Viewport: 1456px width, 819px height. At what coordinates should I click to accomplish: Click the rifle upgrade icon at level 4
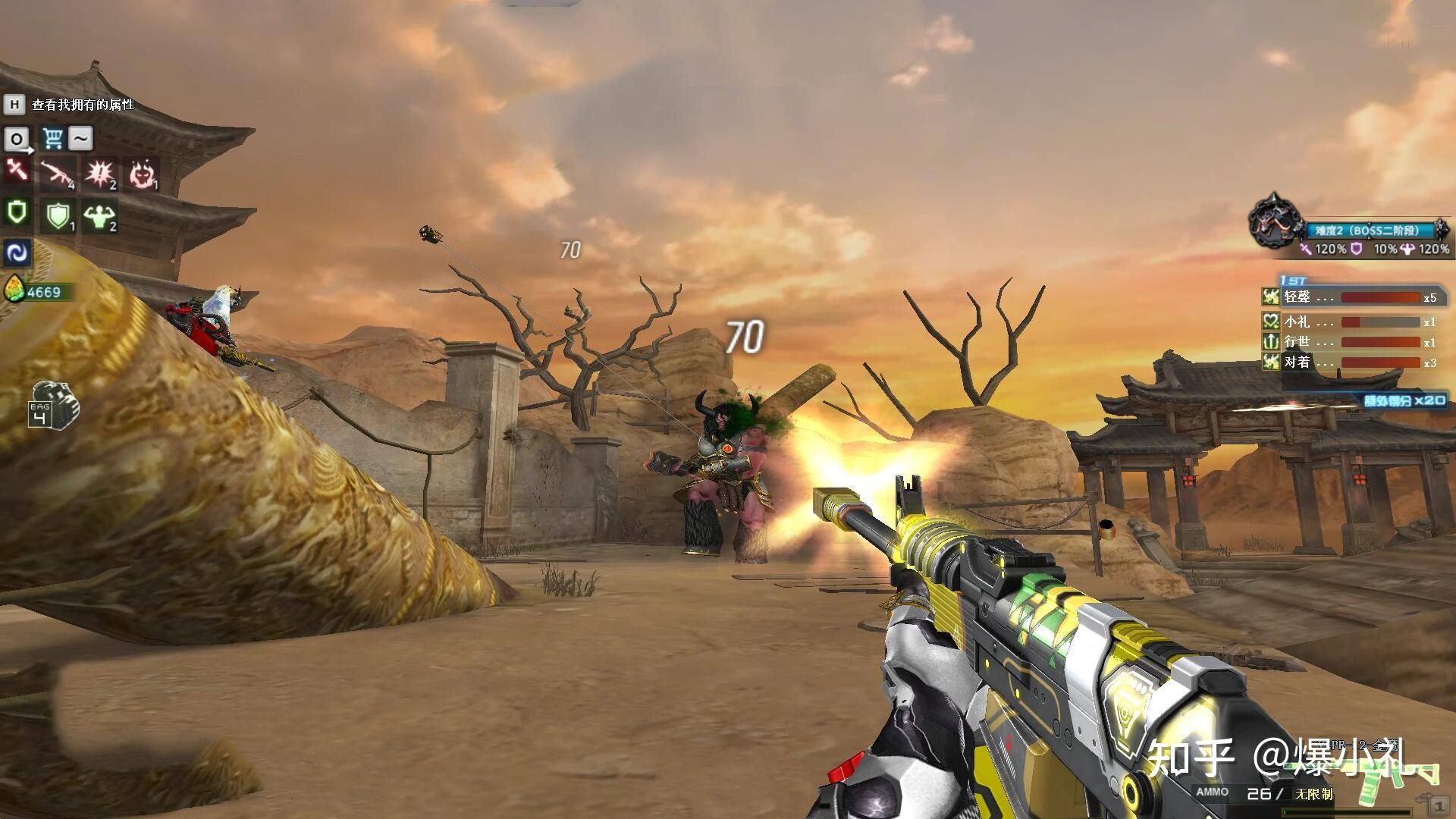(x=58, y=174)
